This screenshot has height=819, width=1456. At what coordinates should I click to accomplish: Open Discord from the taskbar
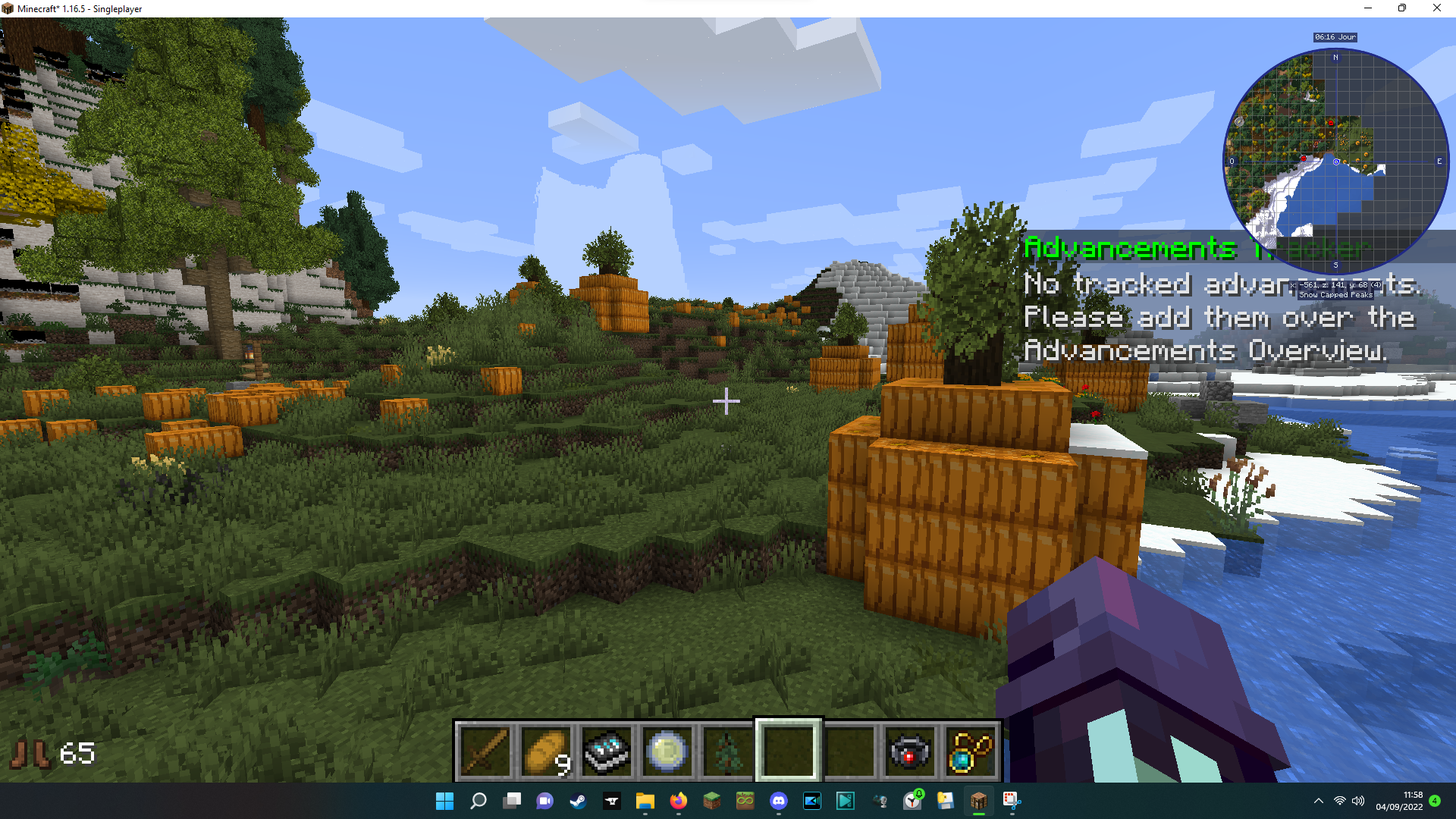pyautogui.click(x=779, y=801)
